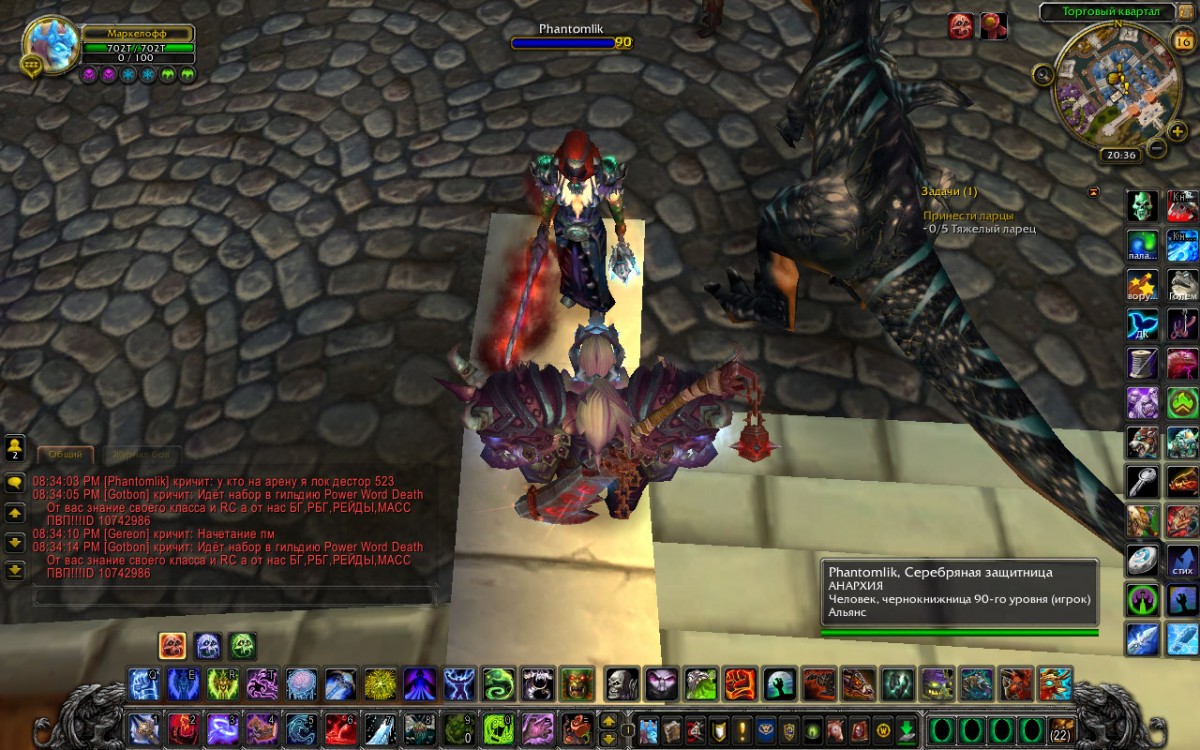Open the Общий chat tab
Viewport: 1200px width, 750px height.
point(66,454)
